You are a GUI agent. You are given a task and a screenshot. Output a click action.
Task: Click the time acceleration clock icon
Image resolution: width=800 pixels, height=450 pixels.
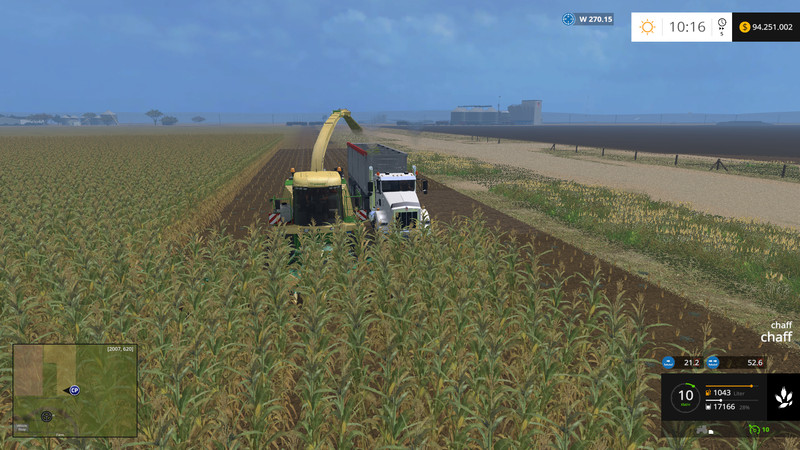coord(721,26)
